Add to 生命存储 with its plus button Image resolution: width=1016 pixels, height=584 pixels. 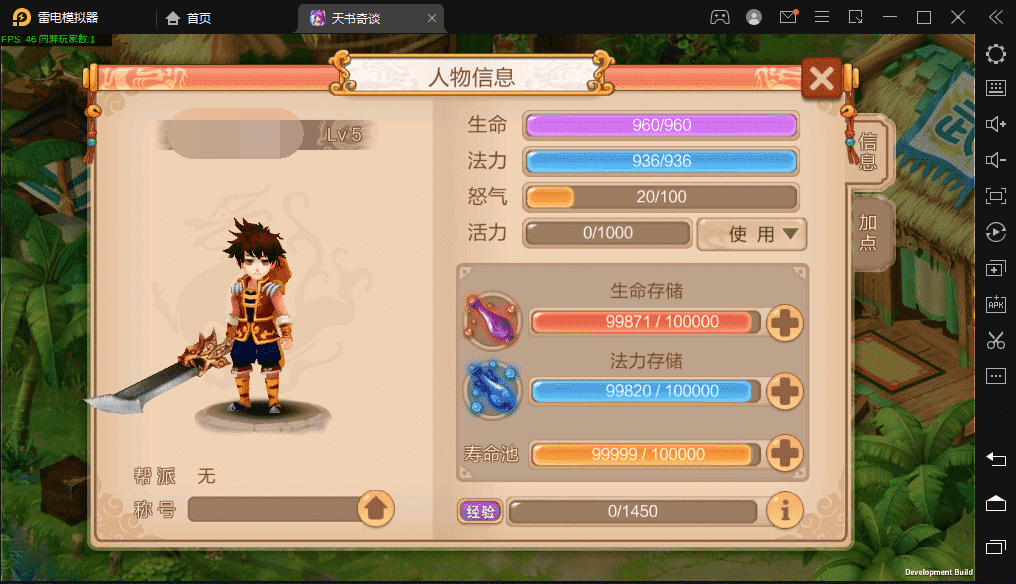tap(785, 322)
